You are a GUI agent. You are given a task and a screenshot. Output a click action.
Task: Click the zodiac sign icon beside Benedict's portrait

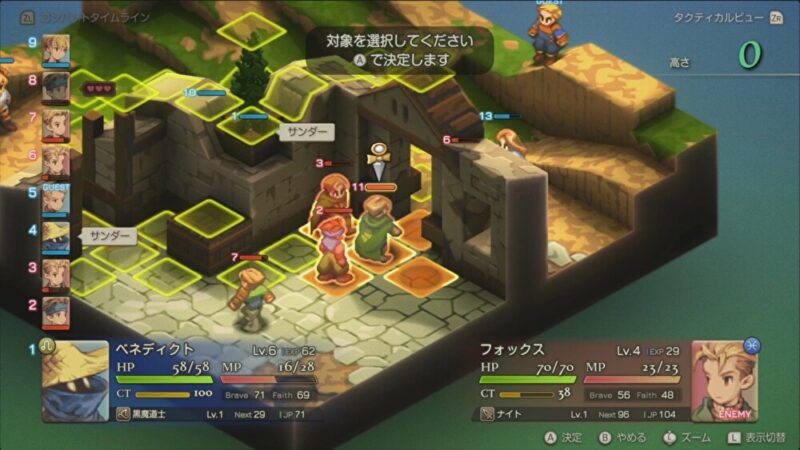[x=46, y=349]
